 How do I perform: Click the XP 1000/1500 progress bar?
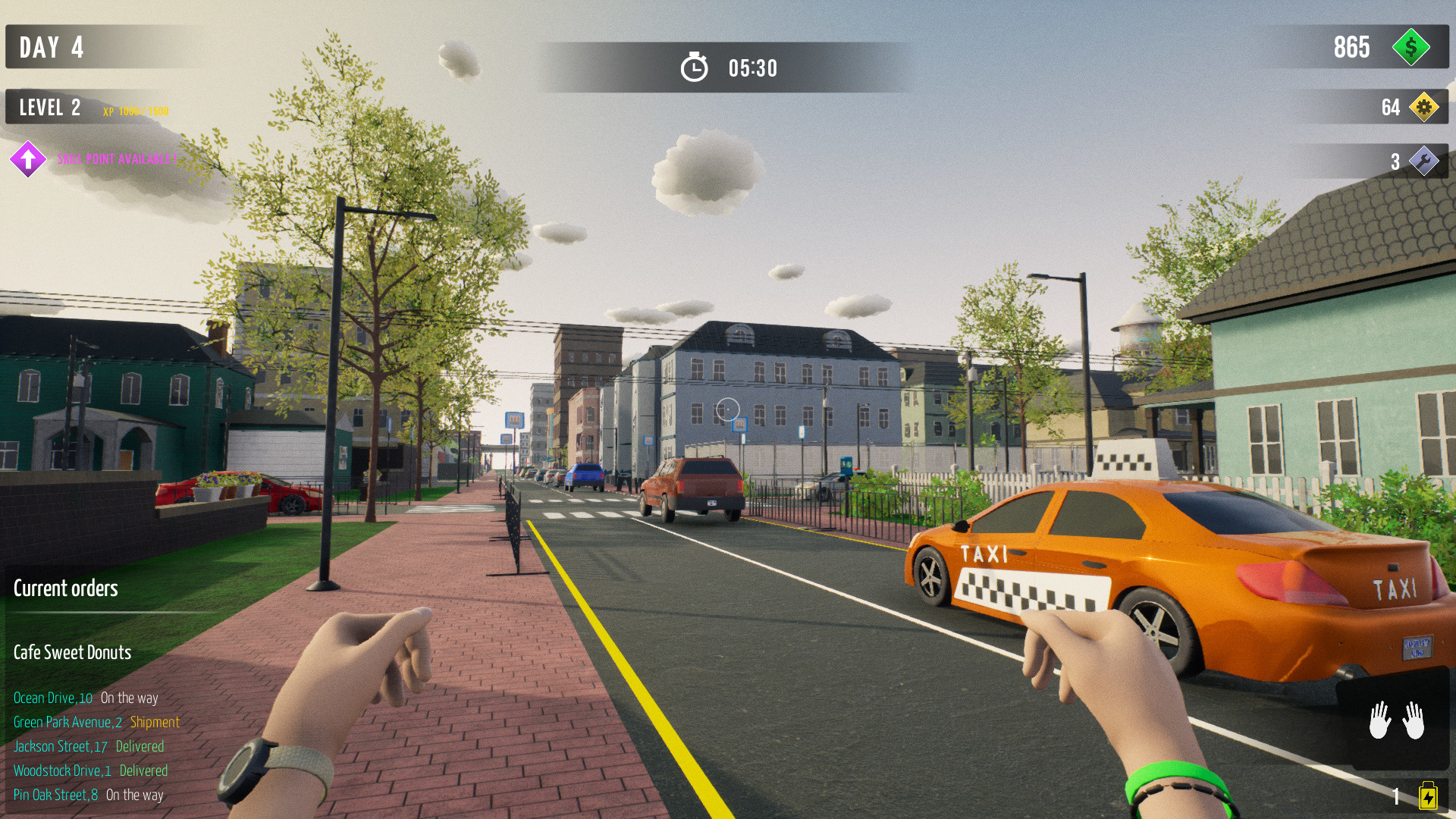[136, 111]
